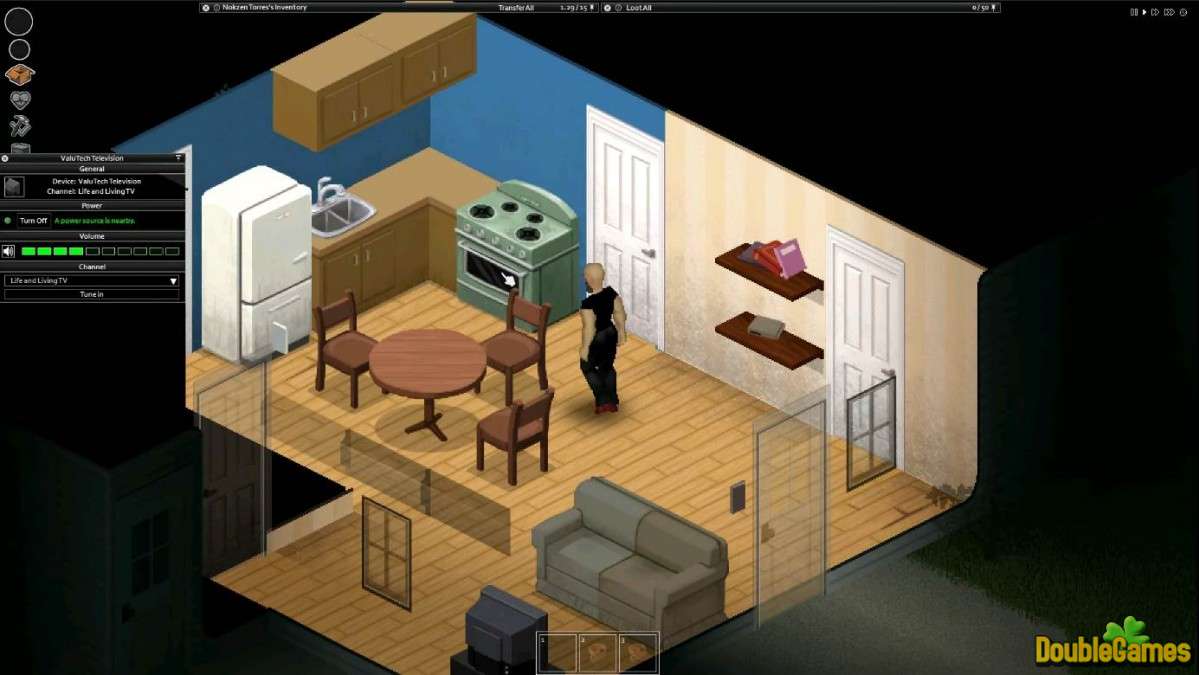Mute the television with the speaker icon
The width and height of the screenshot is (1199, 675).
pyautogui.click(x=9, y=251)
